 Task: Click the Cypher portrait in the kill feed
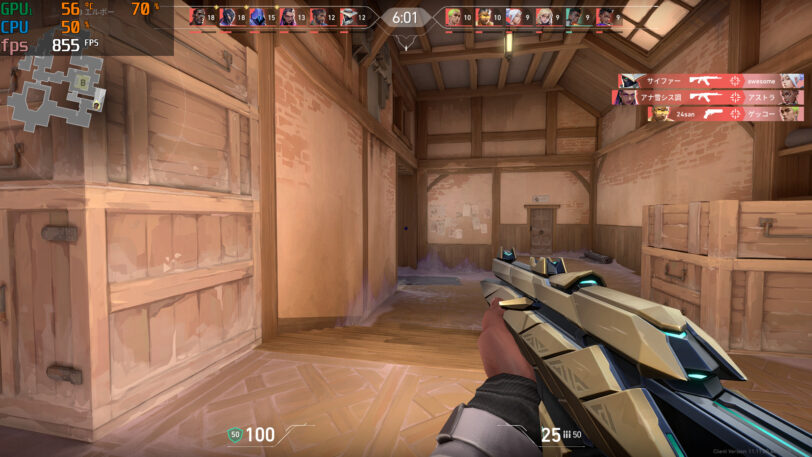[629, 81]
